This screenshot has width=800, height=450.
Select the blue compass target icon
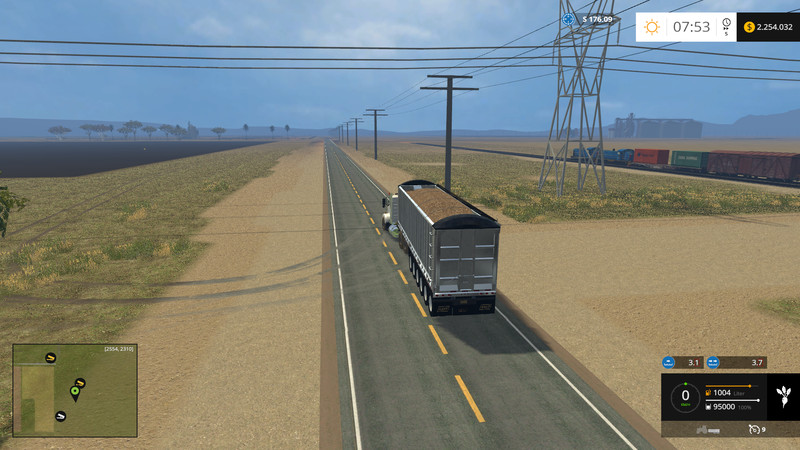pos(569,18)
